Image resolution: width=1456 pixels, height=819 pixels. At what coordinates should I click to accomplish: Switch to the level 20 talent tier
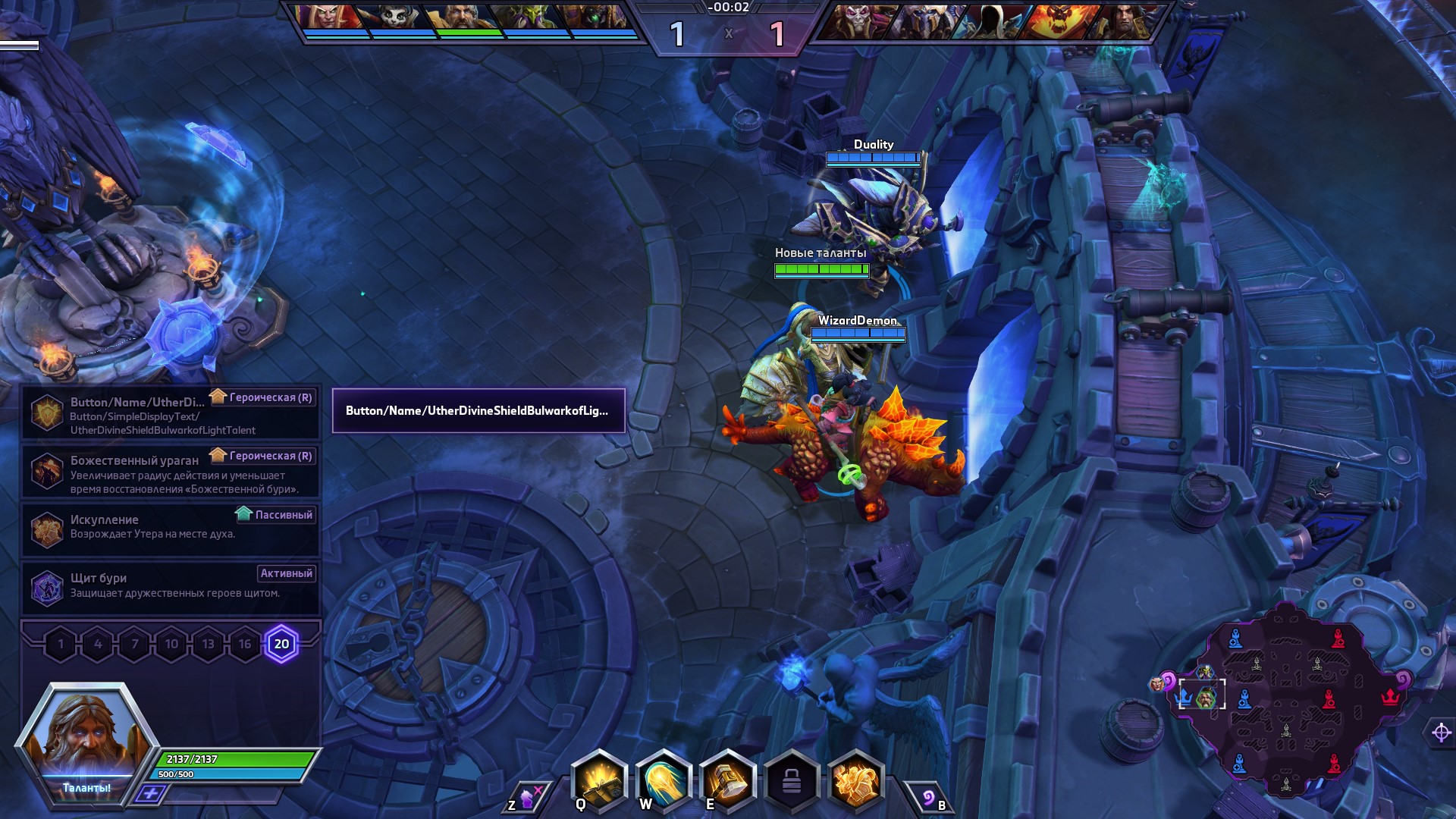(x=281, y=645)
